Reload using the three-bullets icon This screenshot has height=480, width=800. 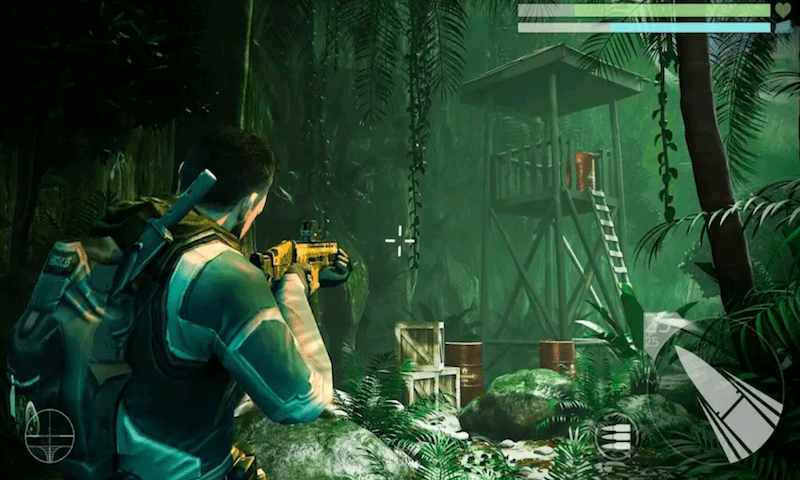click(x=612, y=438)
